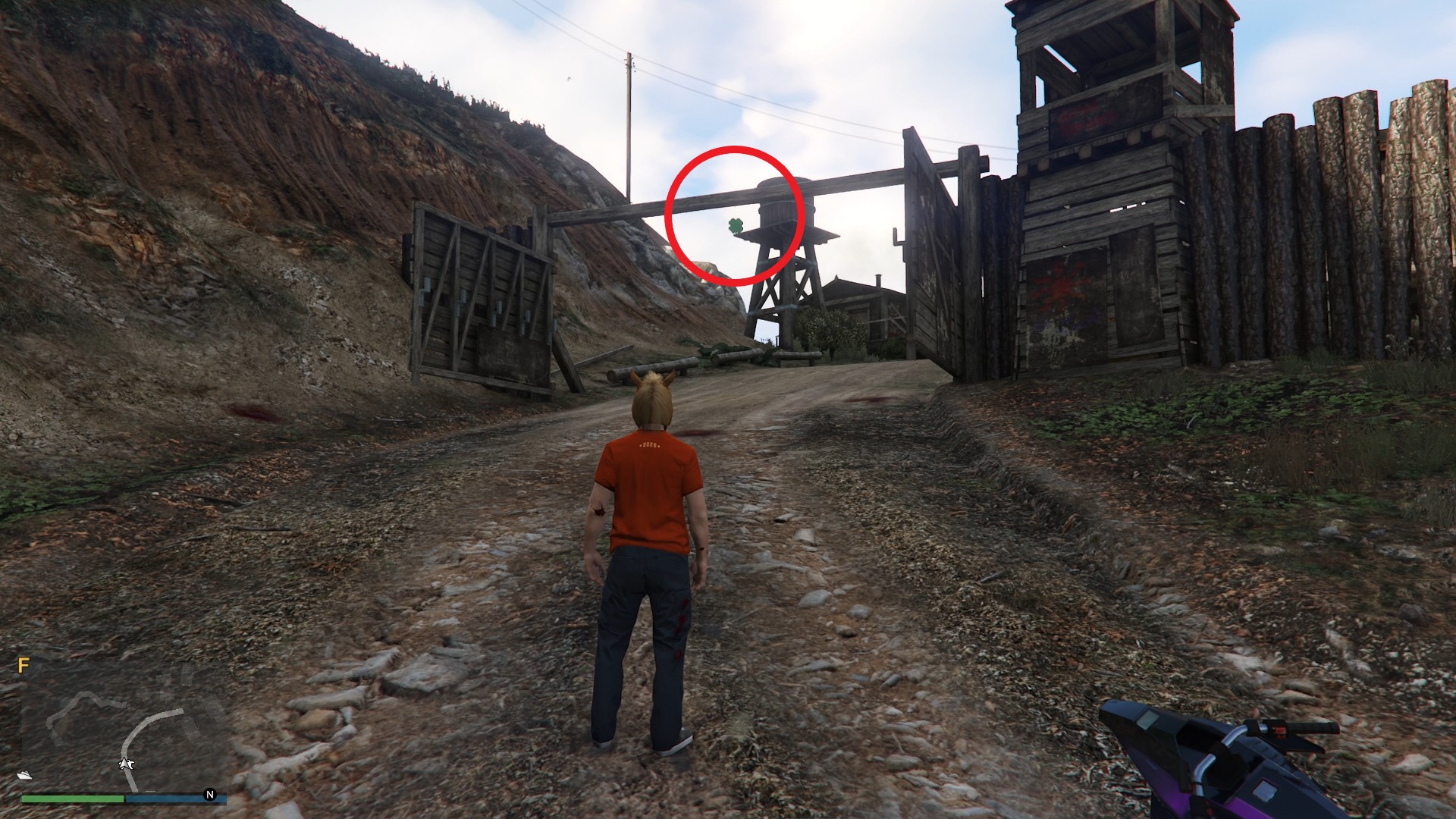Viewport: 1456px width, 819px height.
Task: Click the open wooden gate on the left
Action: [x=482, y=296]
